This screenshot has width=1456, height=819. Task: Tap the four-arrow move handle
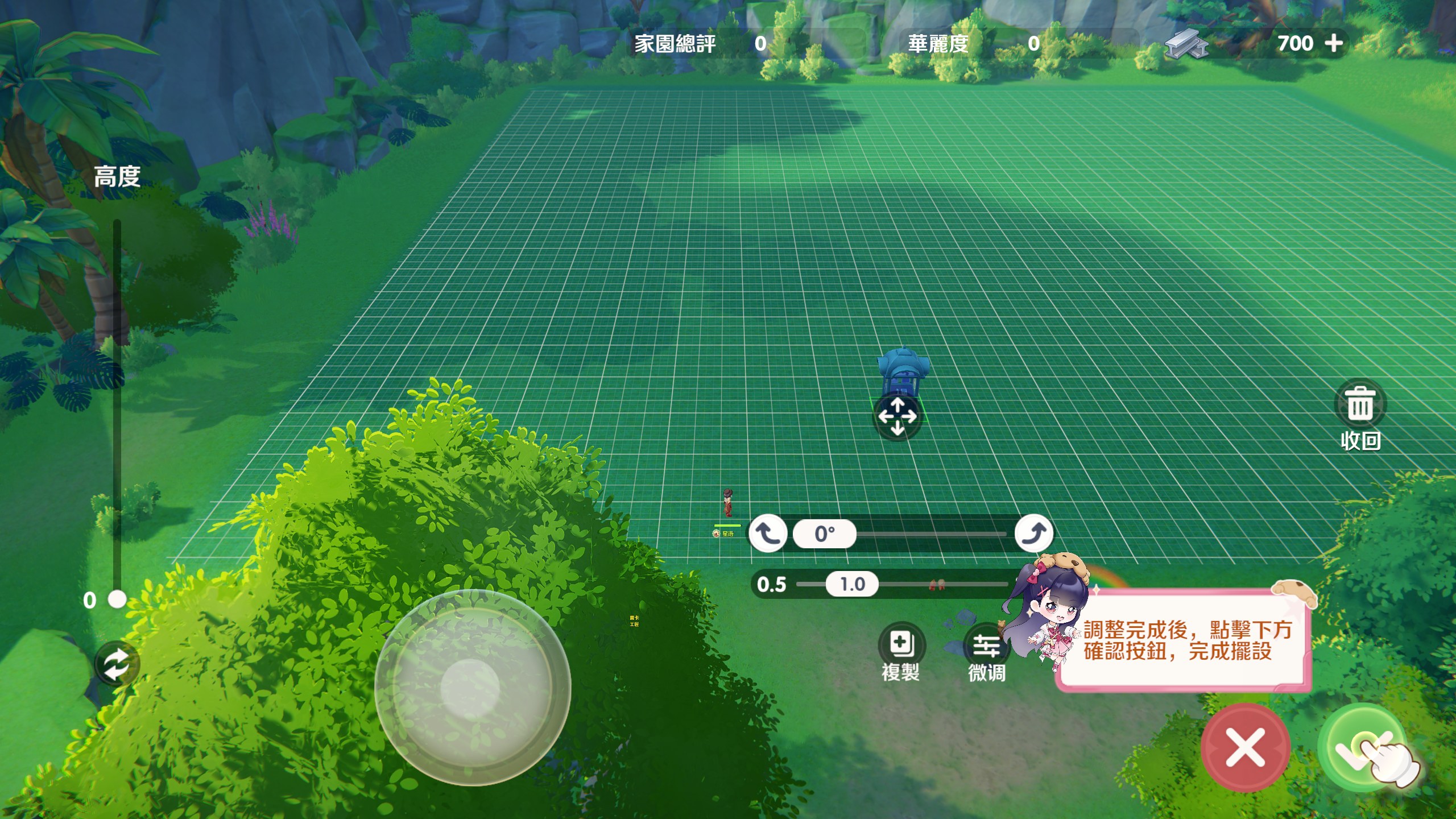click(897, 416)
